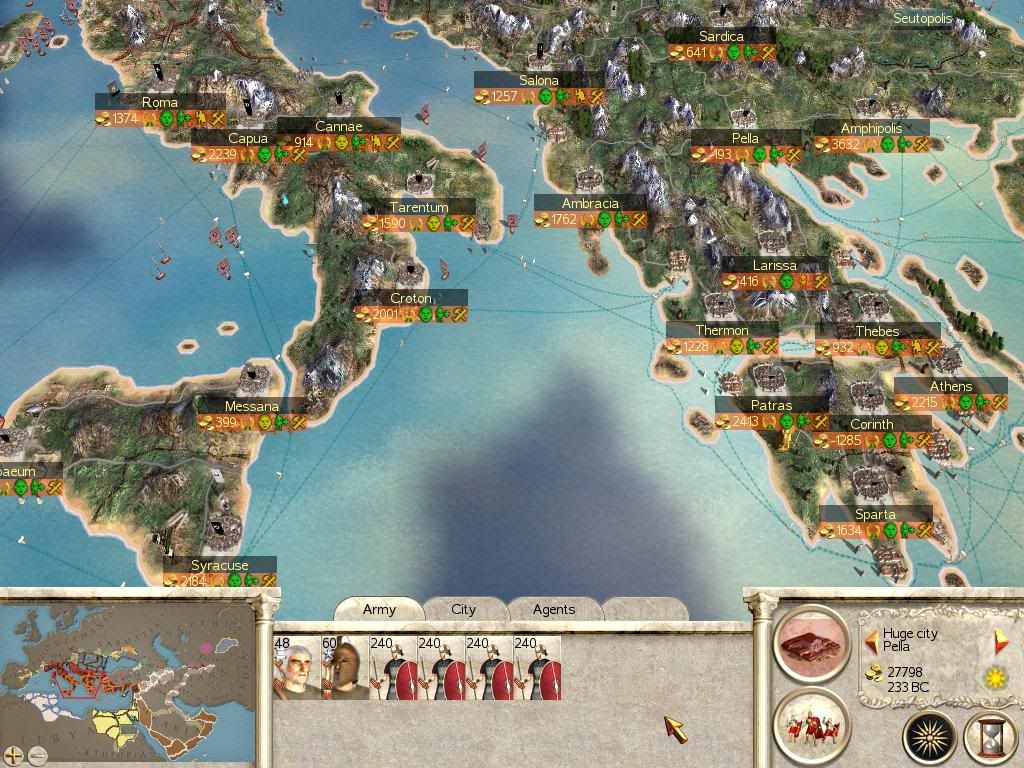Switch to the Army tab
Image resolution: width=1024 pixels, height=768 pixels.
coord(379,609)
